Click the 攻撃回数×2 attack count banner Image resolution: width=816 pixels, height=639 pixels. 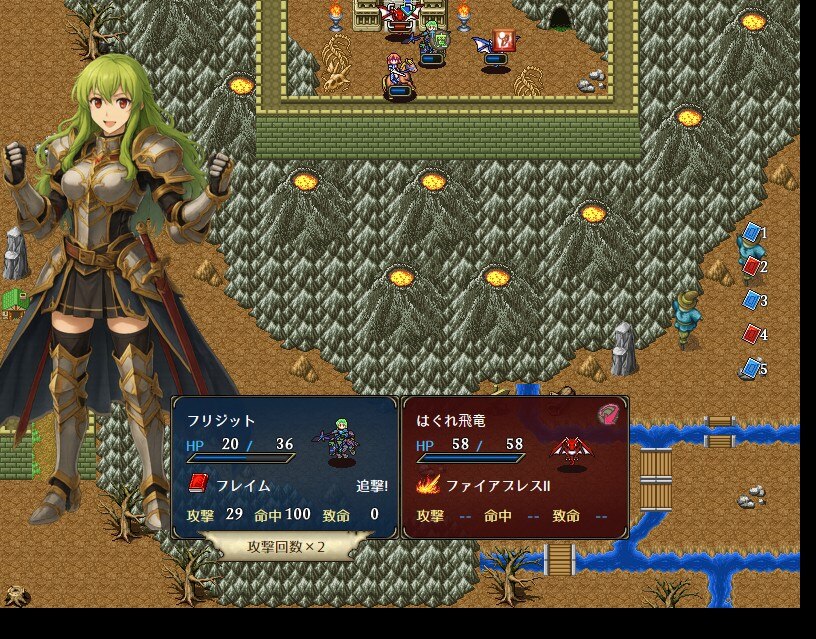287,547
